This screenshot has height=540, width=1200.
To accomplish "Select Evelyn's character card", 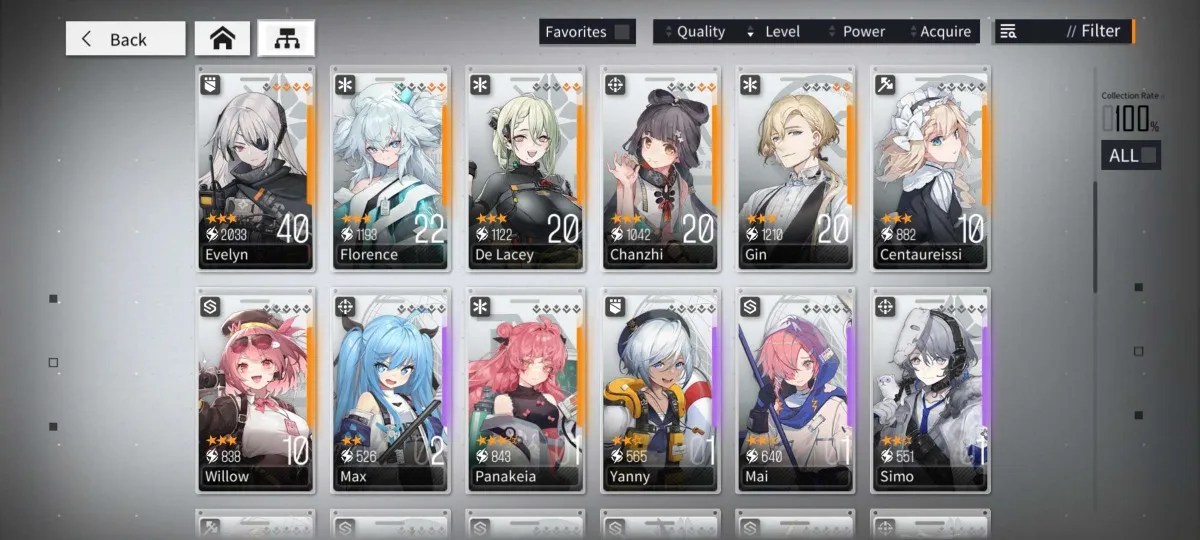I will (255, 168).
